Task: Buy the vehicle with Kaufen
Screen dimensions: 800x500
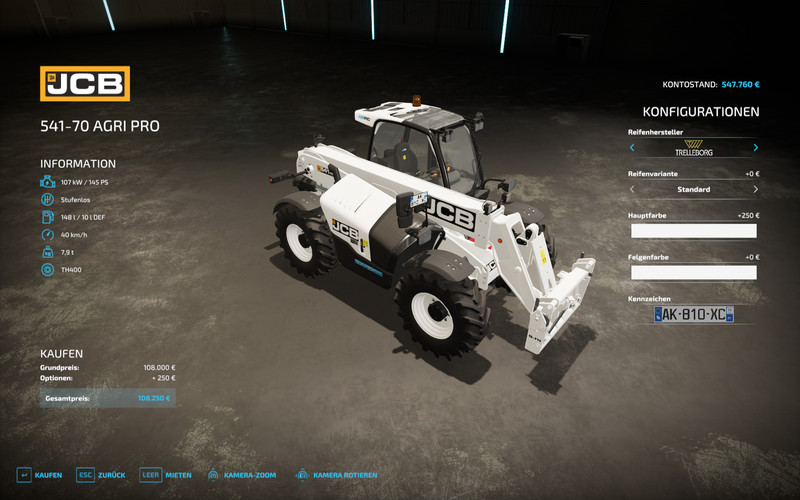Action: (39, 475)
